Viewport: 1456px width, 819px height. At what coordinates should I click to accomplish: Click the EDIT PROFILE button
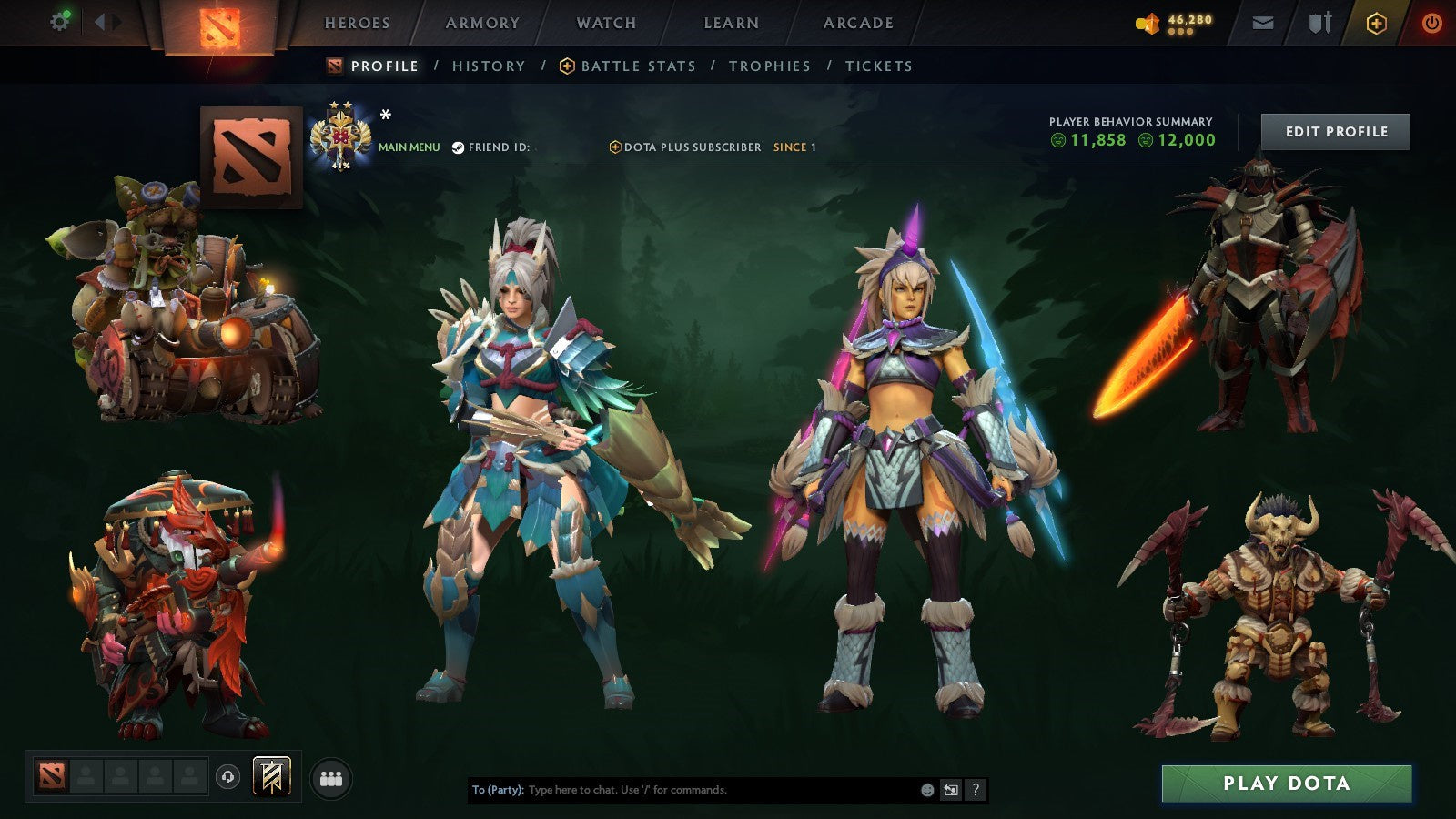click(x=1334, y=131)
